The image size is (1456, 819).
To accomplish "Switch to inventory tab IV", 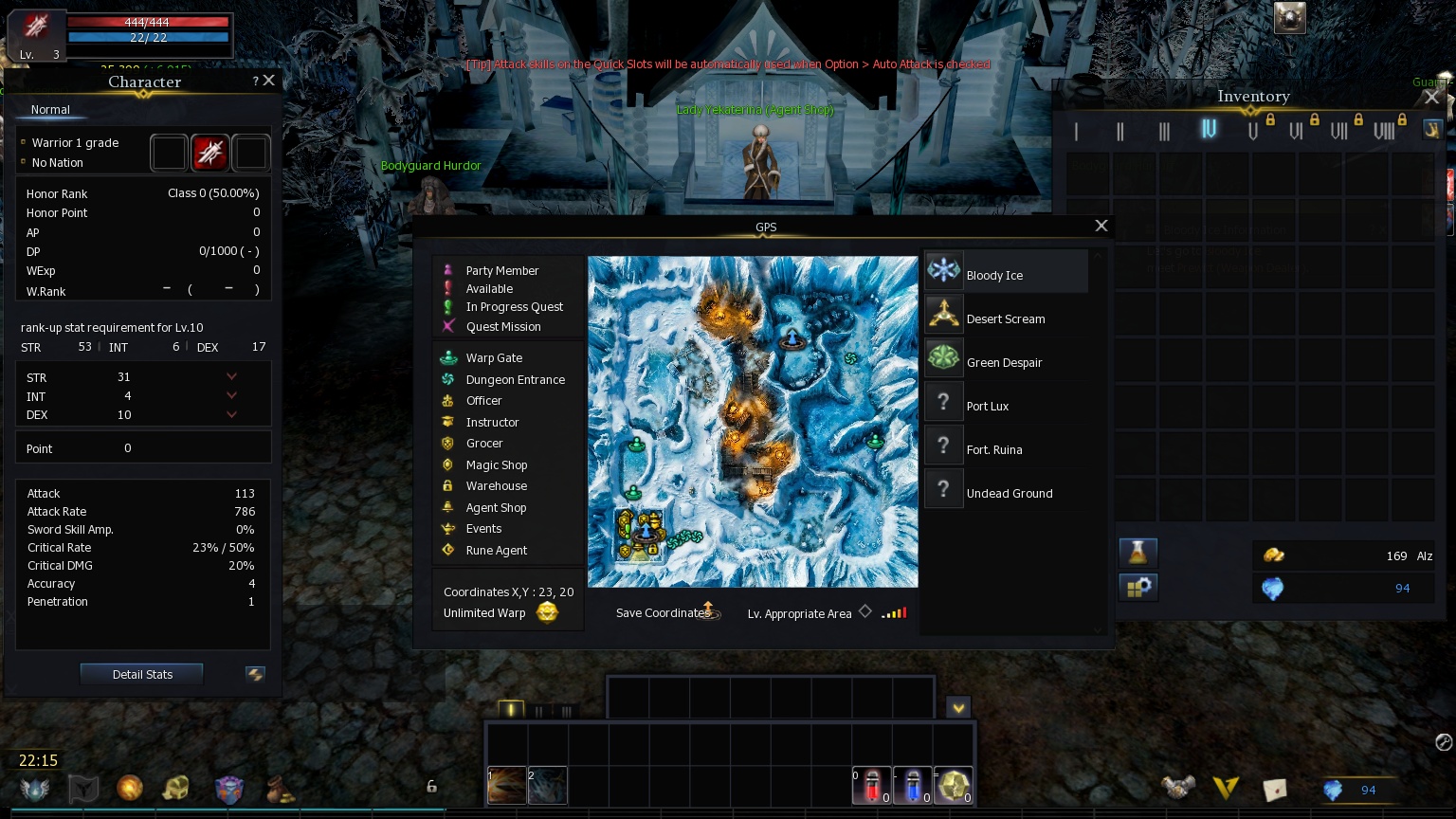I will click(1209, 129).
